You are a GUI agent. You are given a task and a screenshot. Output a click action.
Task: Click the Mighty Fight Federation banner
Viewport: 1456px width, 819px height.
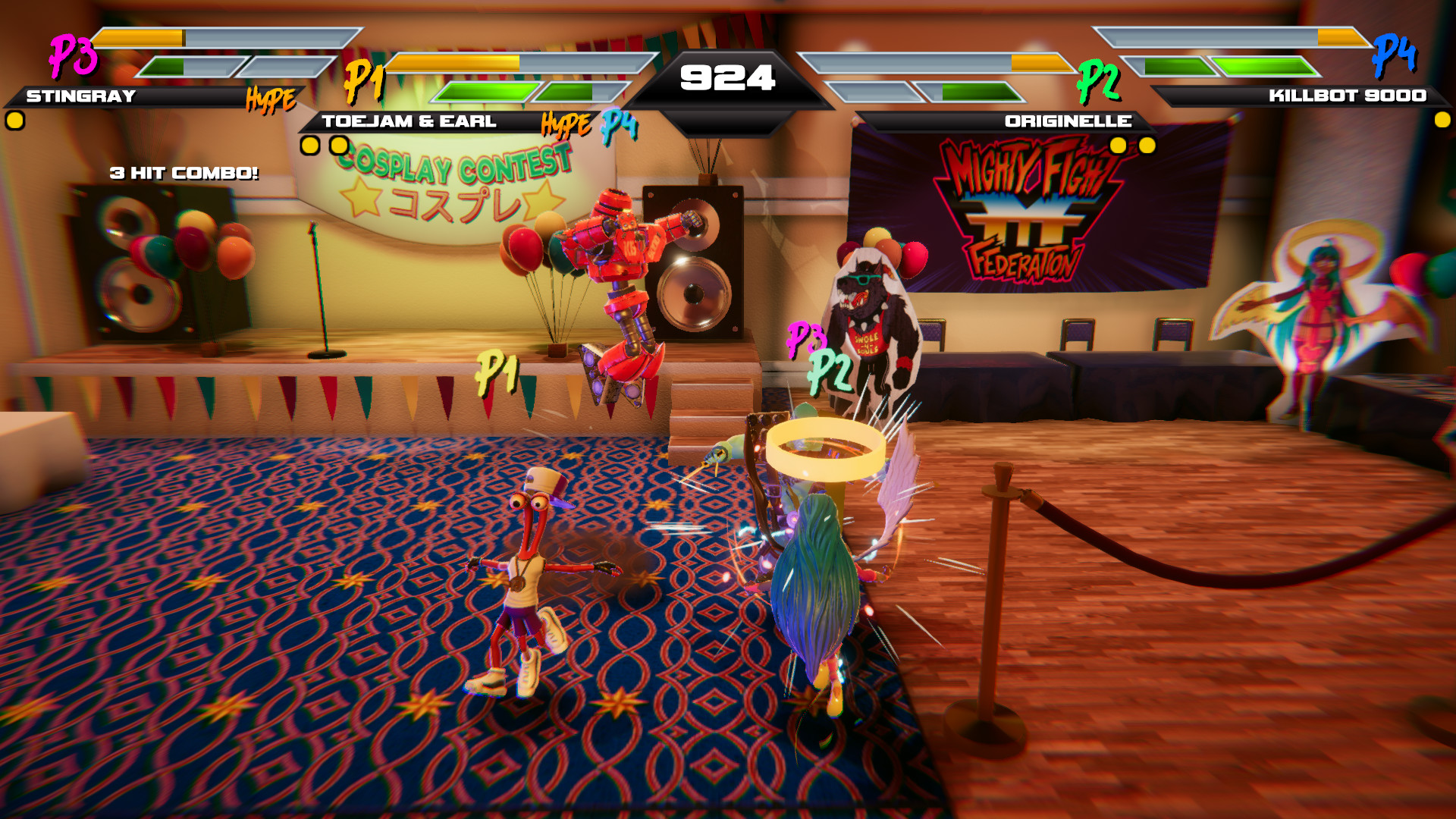coord(1024,212)
